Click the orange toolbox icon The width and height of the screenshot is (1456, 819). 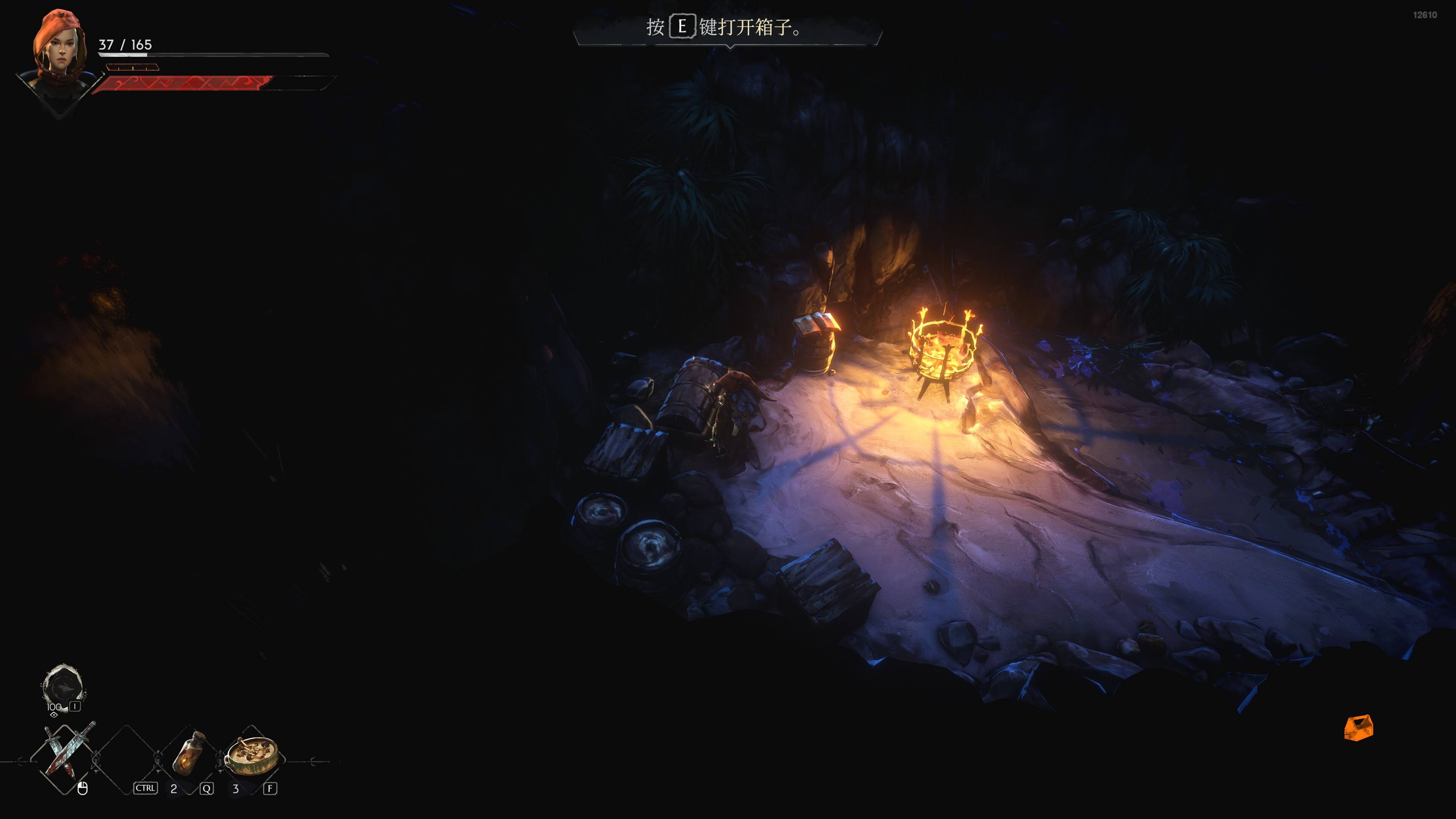1358,728
